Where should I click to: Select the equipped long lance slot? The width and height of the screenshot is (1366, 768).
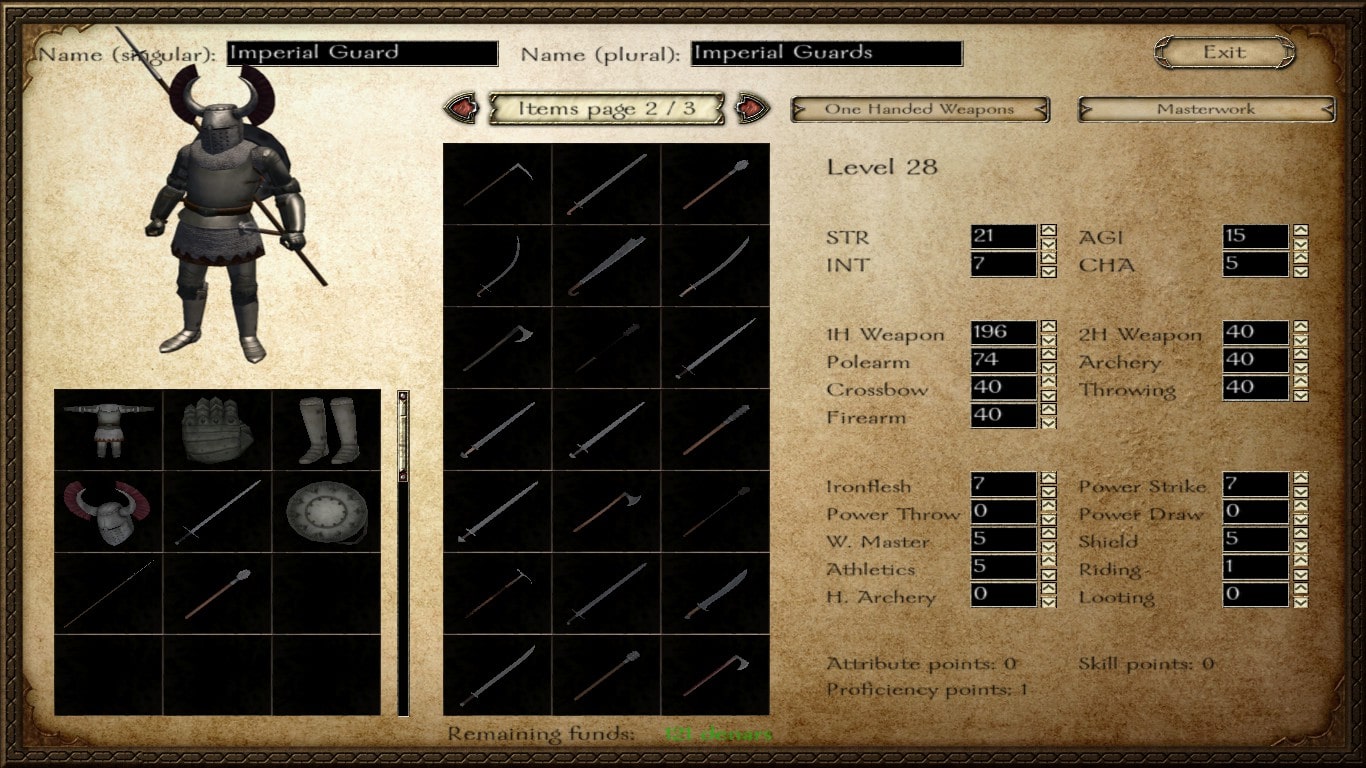[108, 593]
